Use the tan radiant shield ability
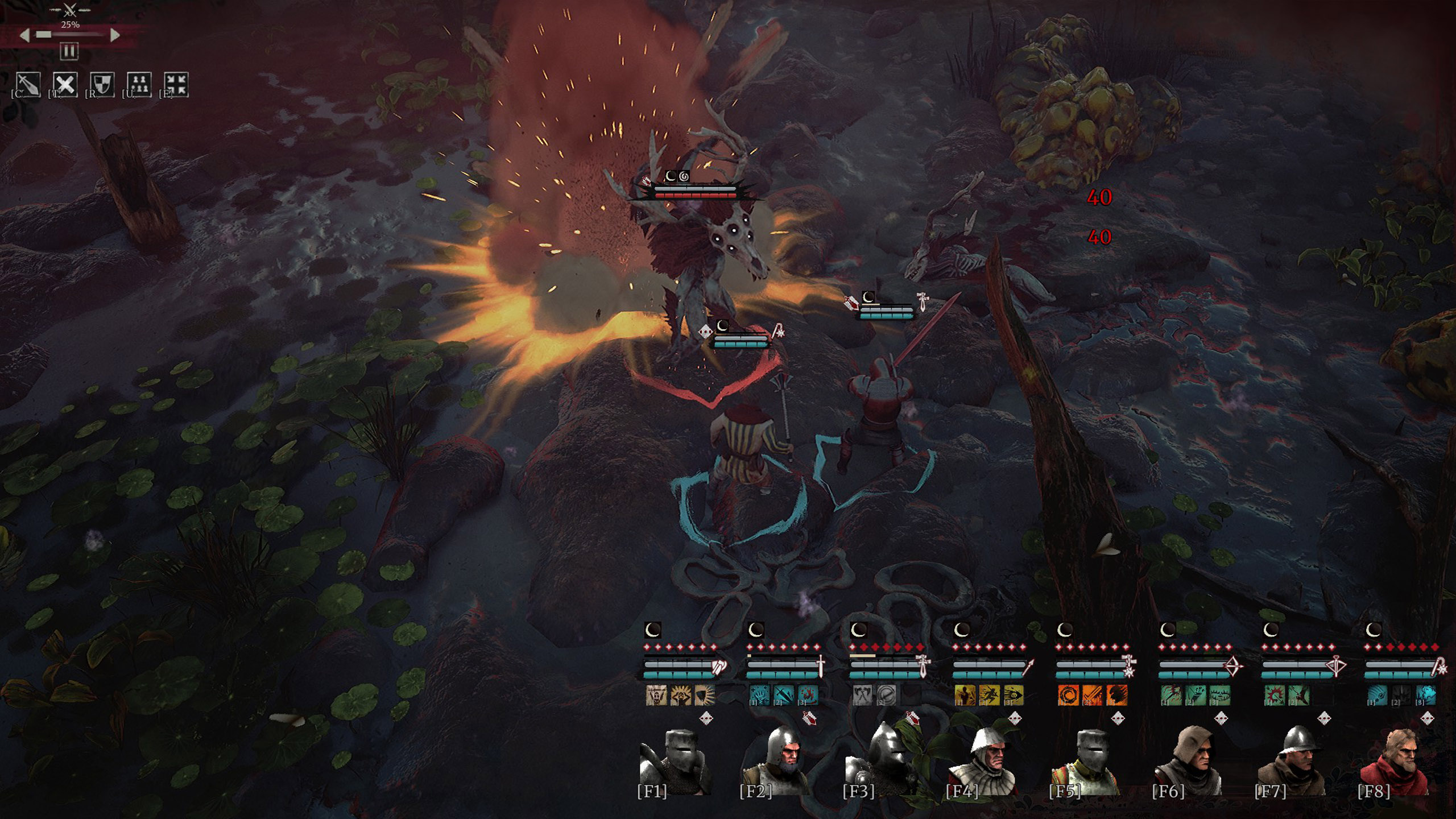This screenshot has height=819, width=1456. click(705, 695)
